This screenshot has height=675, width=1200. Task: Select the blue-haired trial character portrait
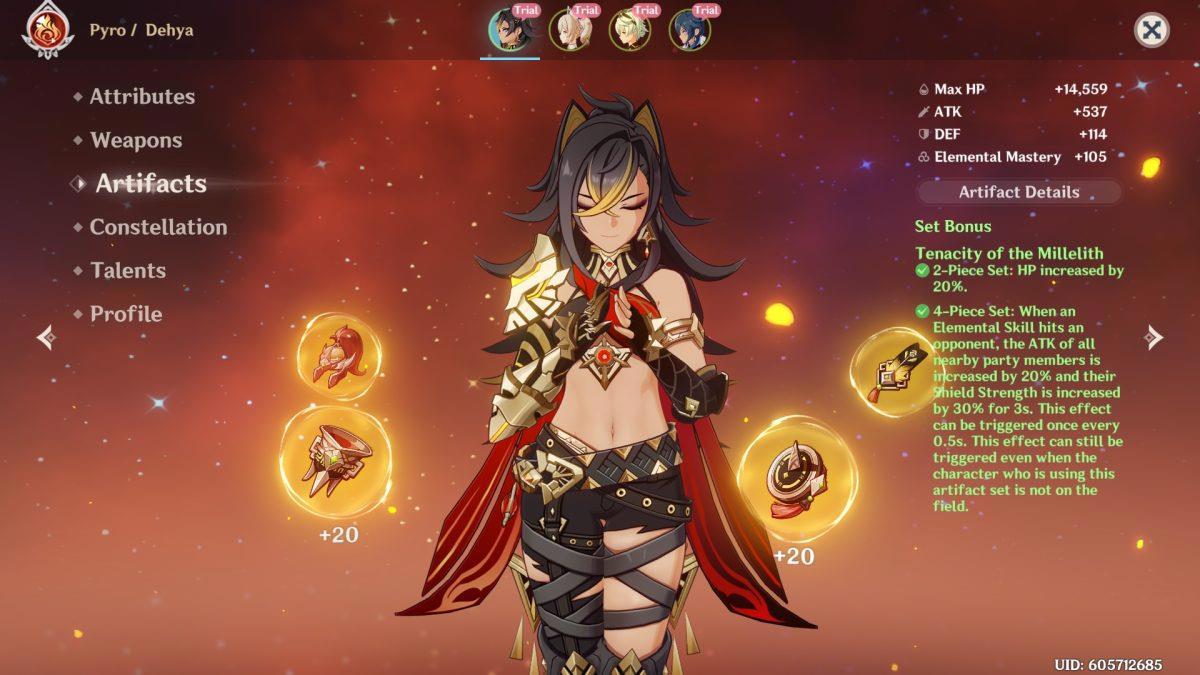(x=690, y=30)
